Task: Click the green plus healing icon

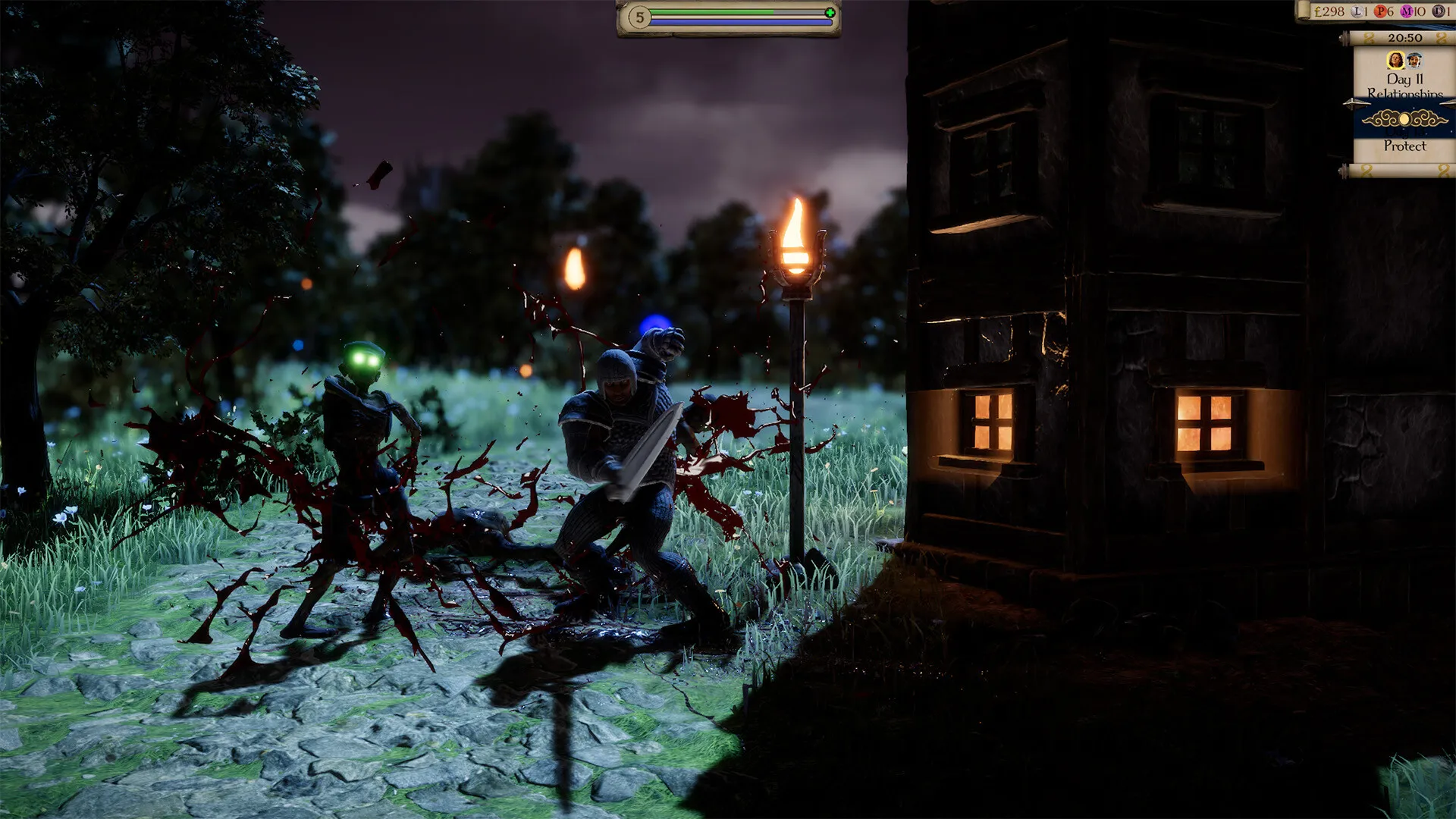Action: pos(830,12)
